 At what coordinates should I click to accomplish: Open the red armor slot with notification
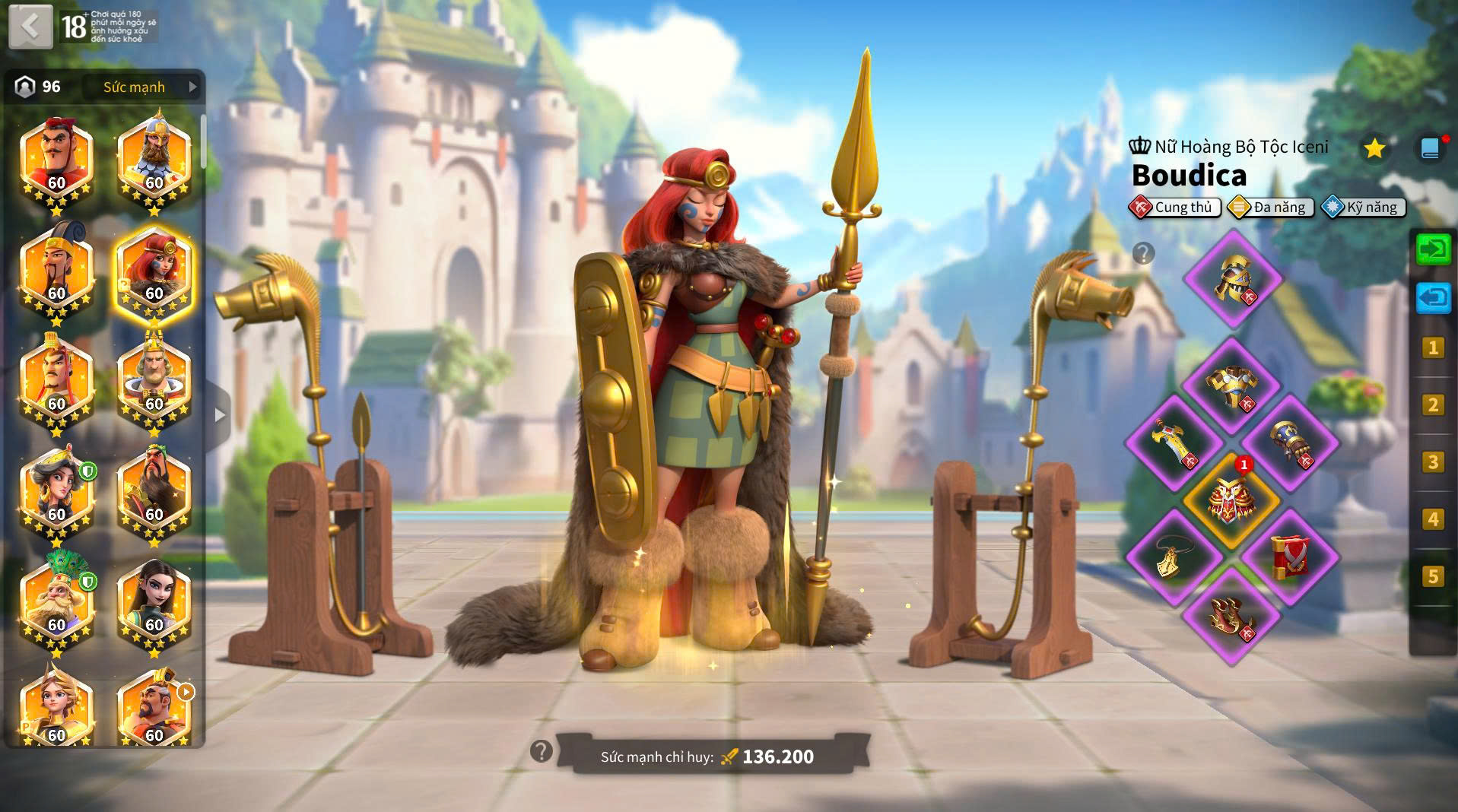click(x=1232, y=500)
